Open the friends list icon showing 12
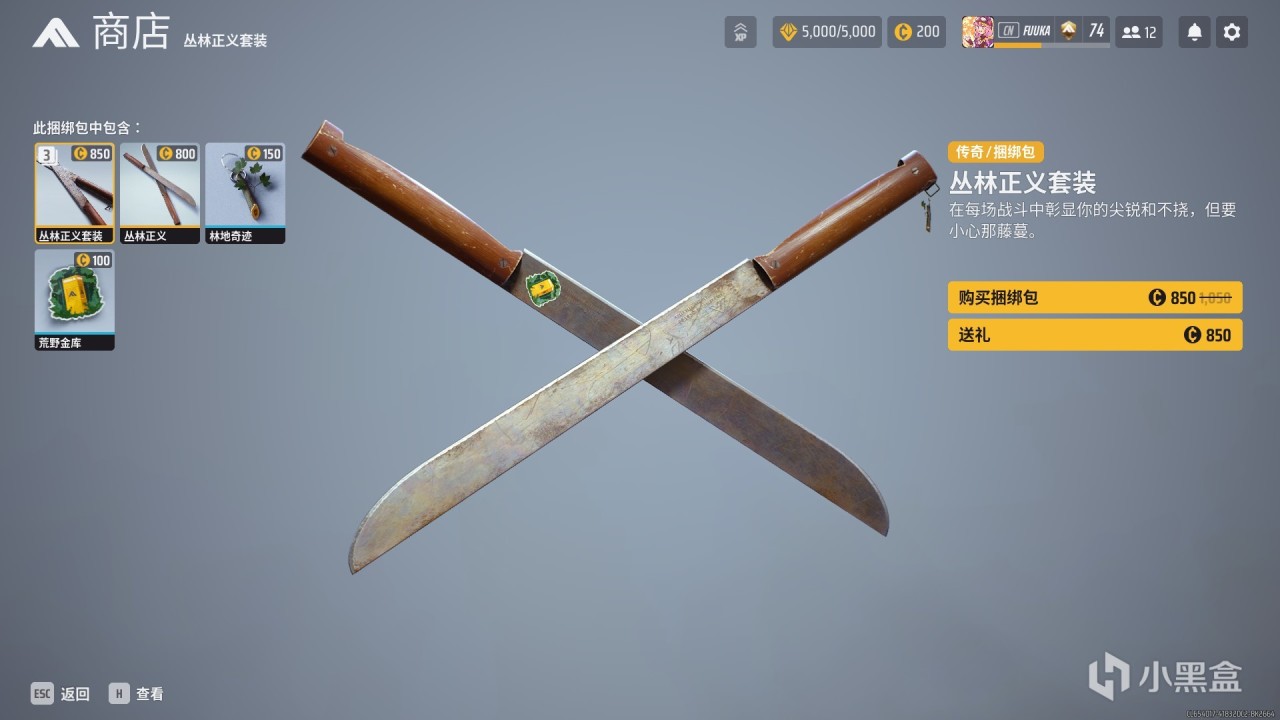 click(1139, 31)
